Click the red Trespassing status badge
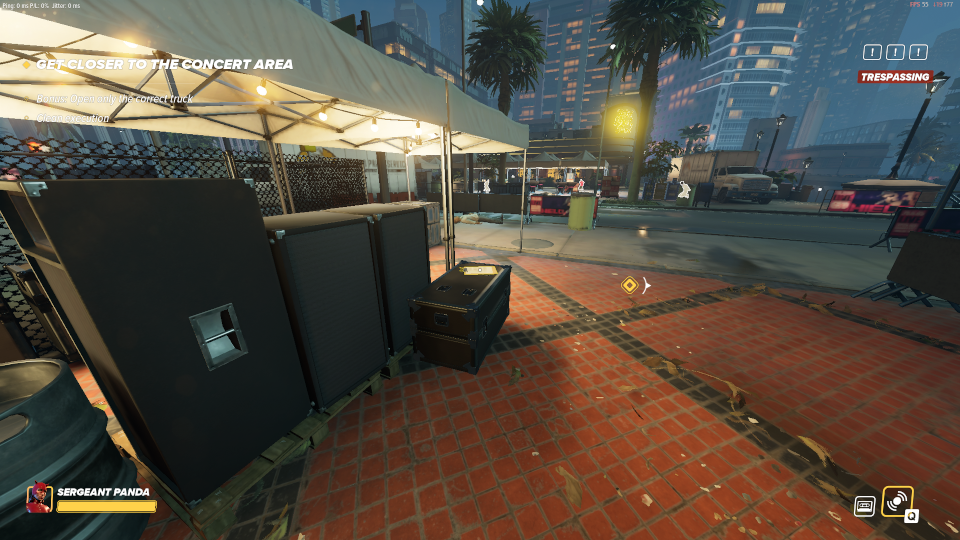Screen dimensions: 960x540 click(x=894, y=77)
